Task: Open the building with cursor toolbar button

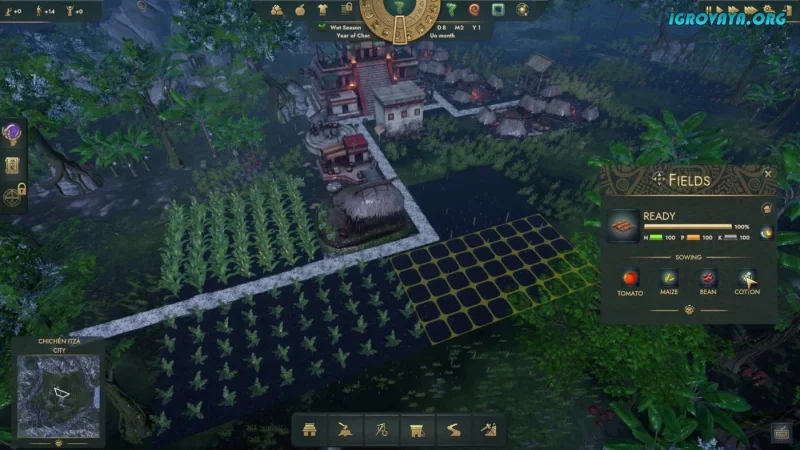Action: pyautogui.click(x=415, y=430)
